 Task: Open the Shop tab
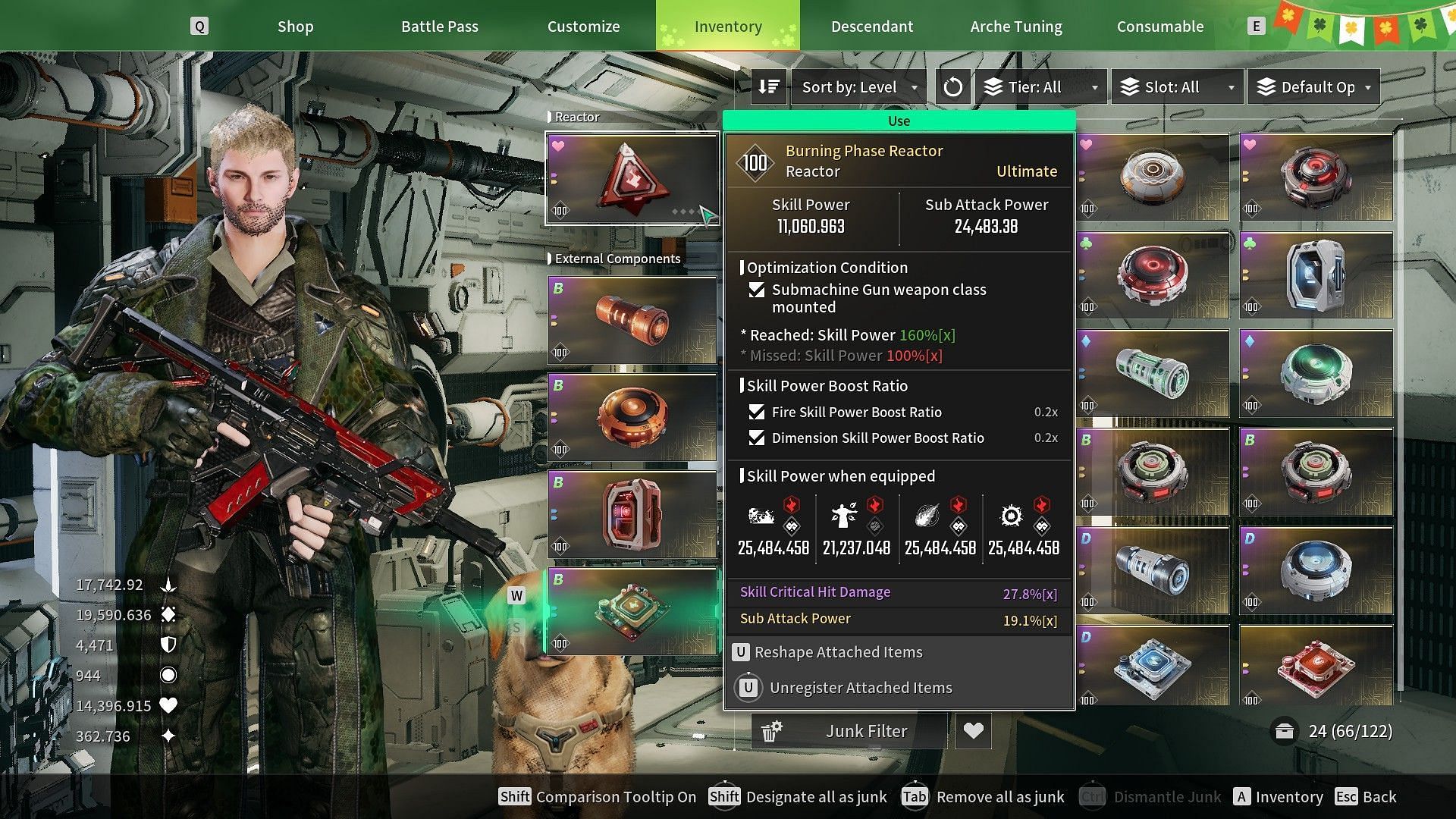click(295, 27)
